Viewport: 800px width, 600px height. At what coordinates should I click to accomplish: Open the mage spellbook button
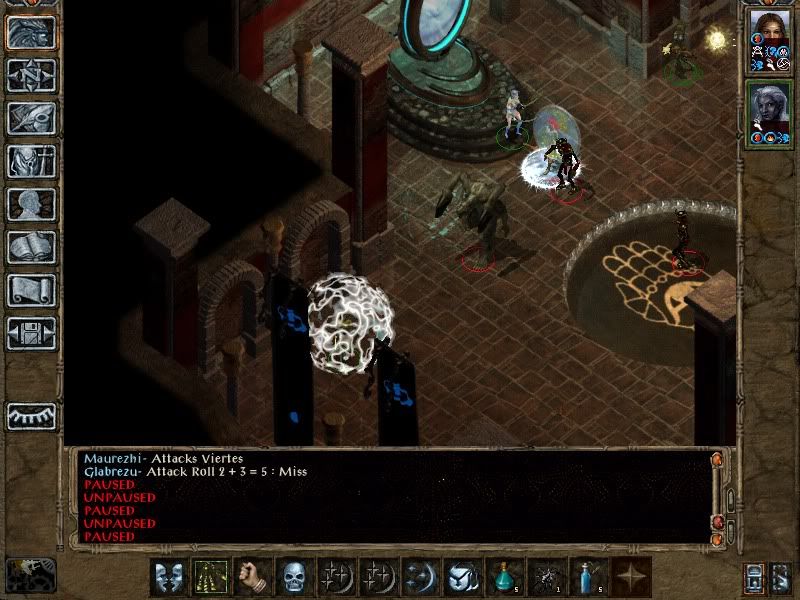click(x=31, y=247)
